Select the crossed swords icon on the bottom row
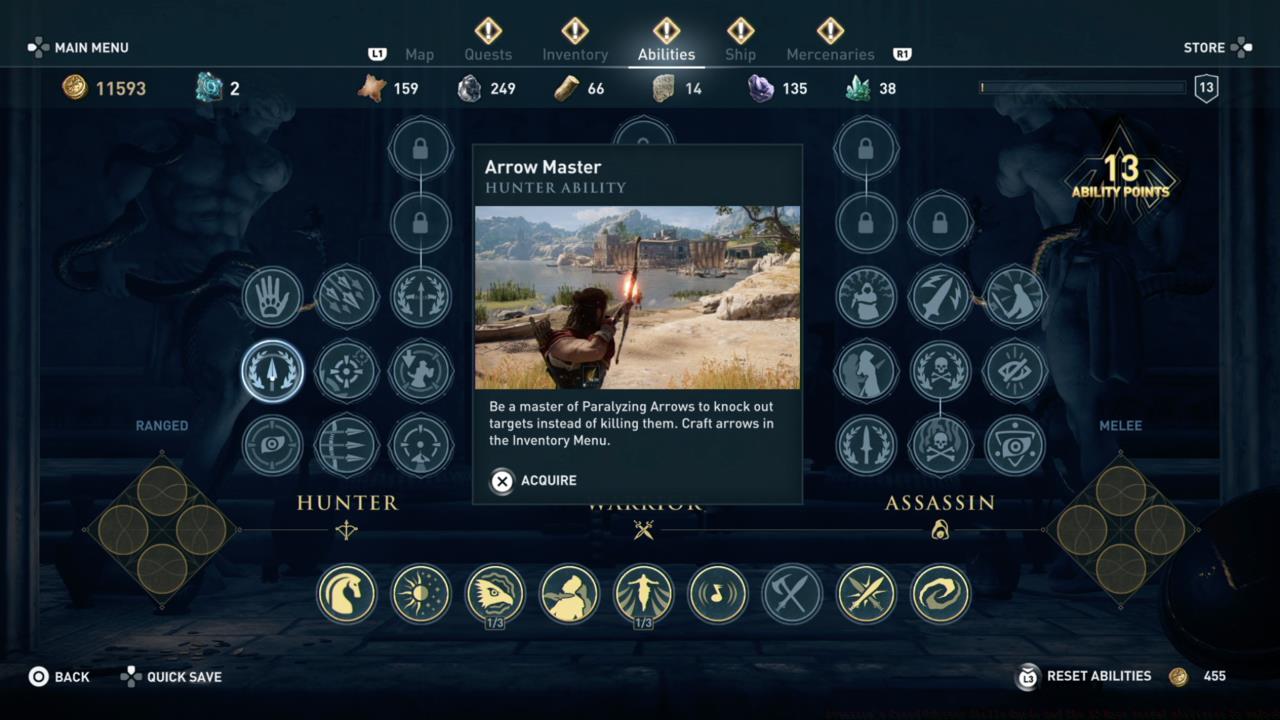1280x720 pixels. pos(791,593)
